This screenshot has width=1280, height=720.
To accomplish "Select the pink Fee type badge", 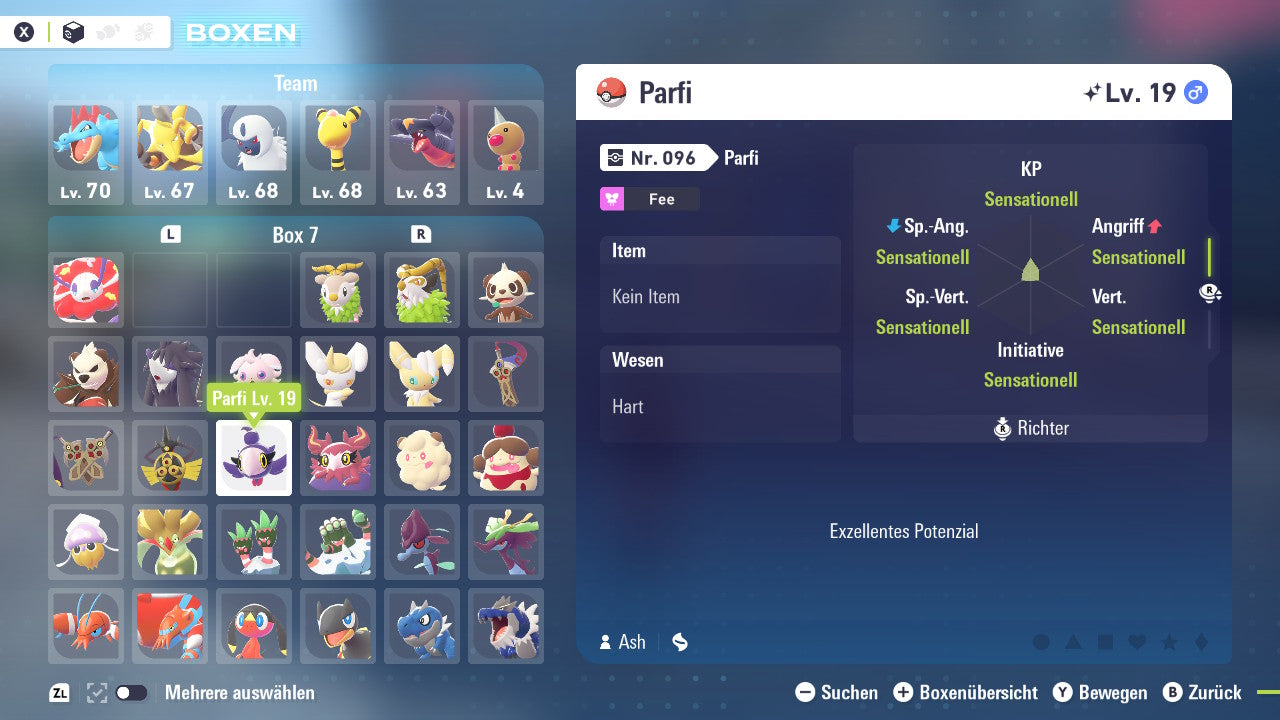I will pyautogui.click(x=649, y=199).
